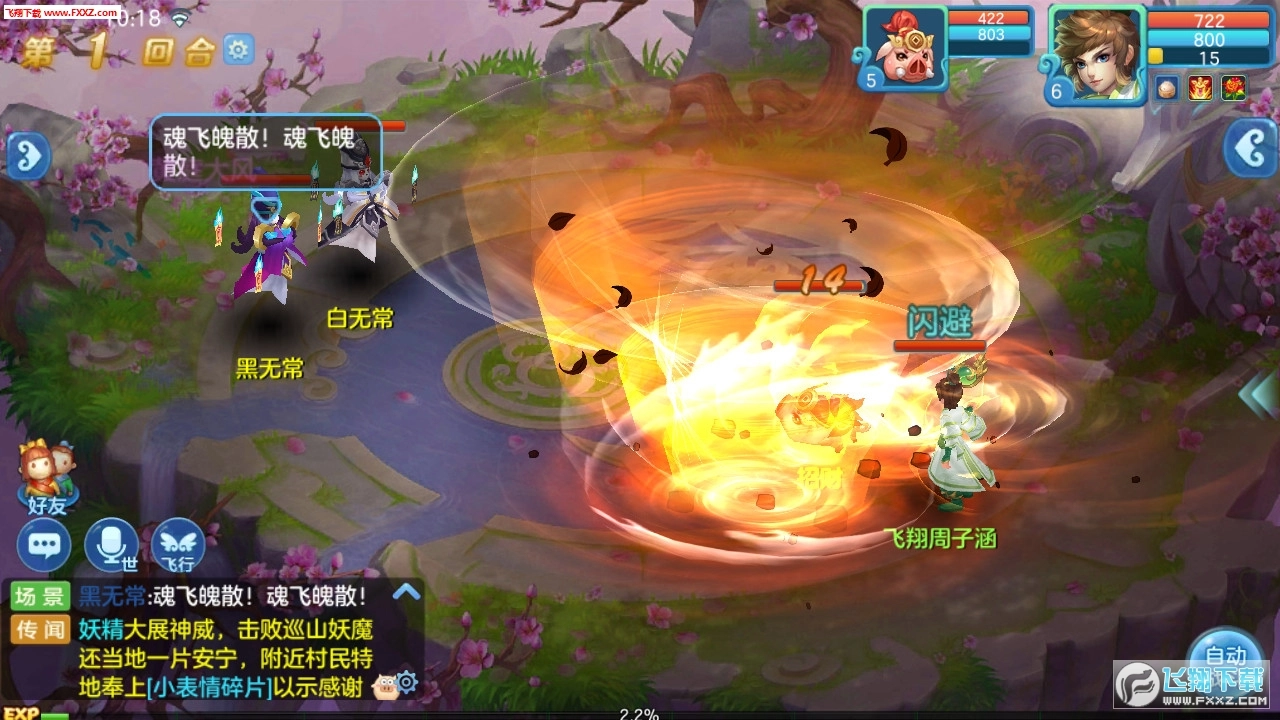
Task: Expand the right edge arrow panel
Action: pos(1253,148)
